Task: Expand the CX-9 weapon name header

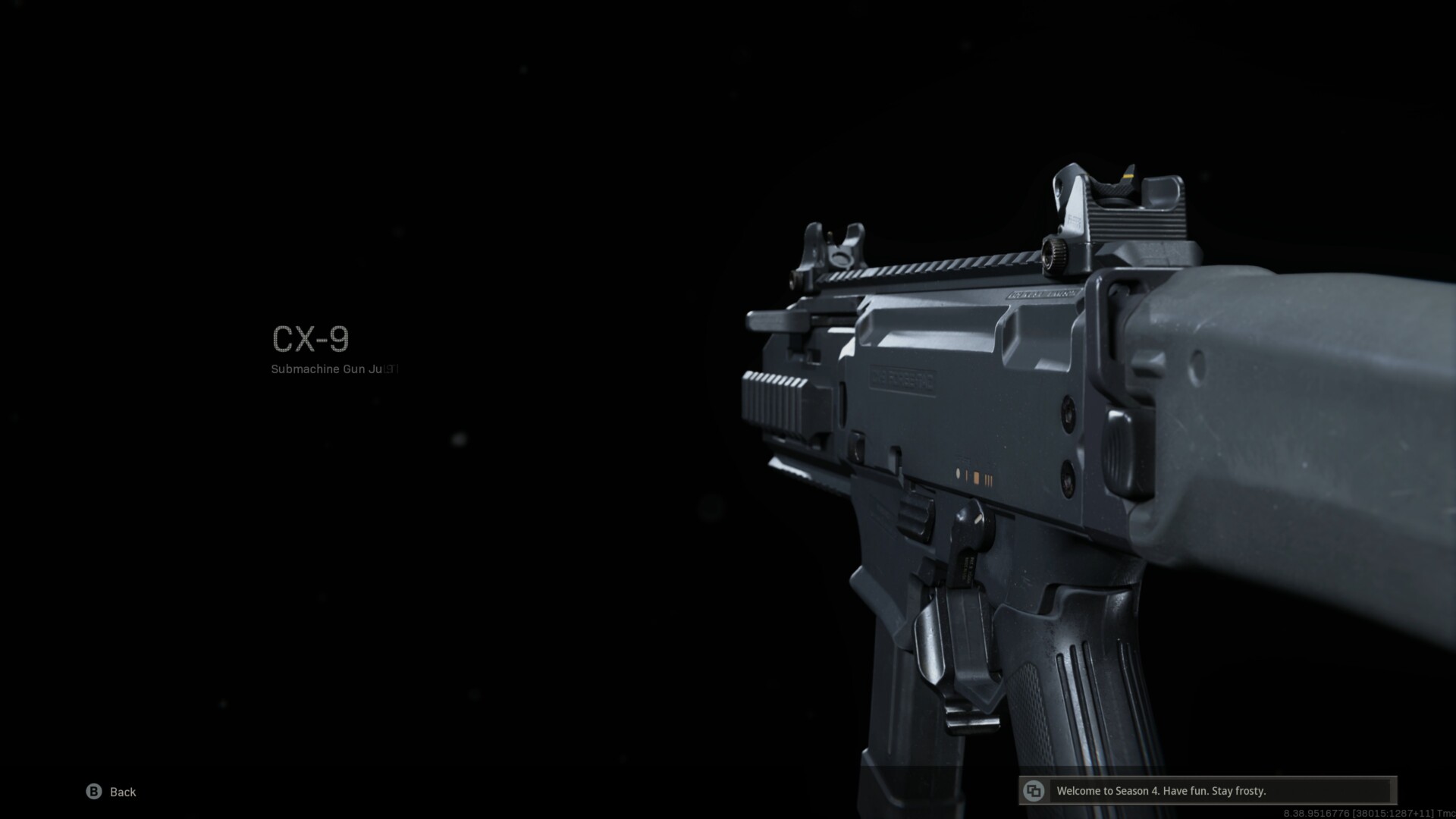Action: click(311, 340)
